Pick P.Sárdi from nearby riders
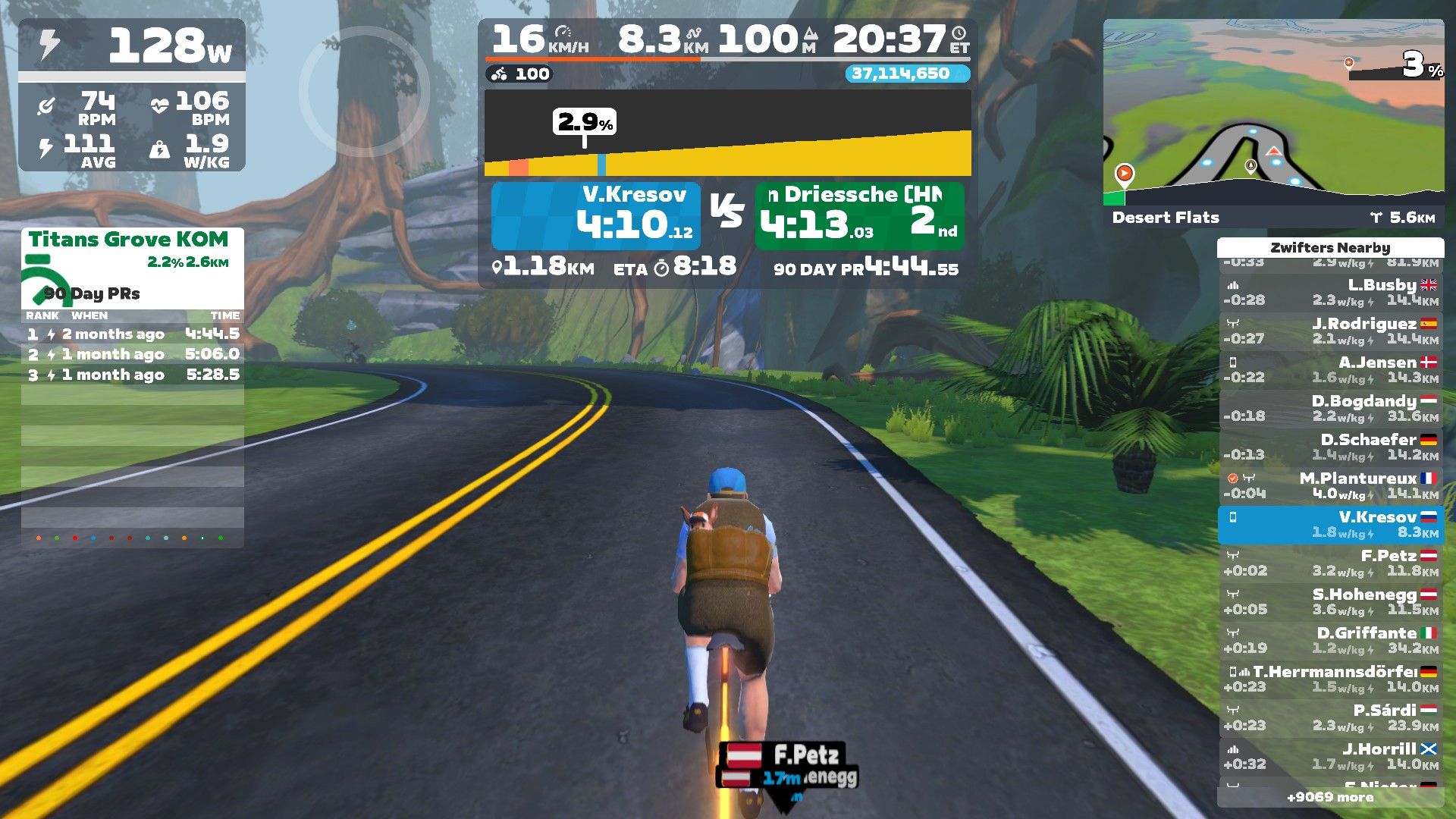 [1331, 718]
